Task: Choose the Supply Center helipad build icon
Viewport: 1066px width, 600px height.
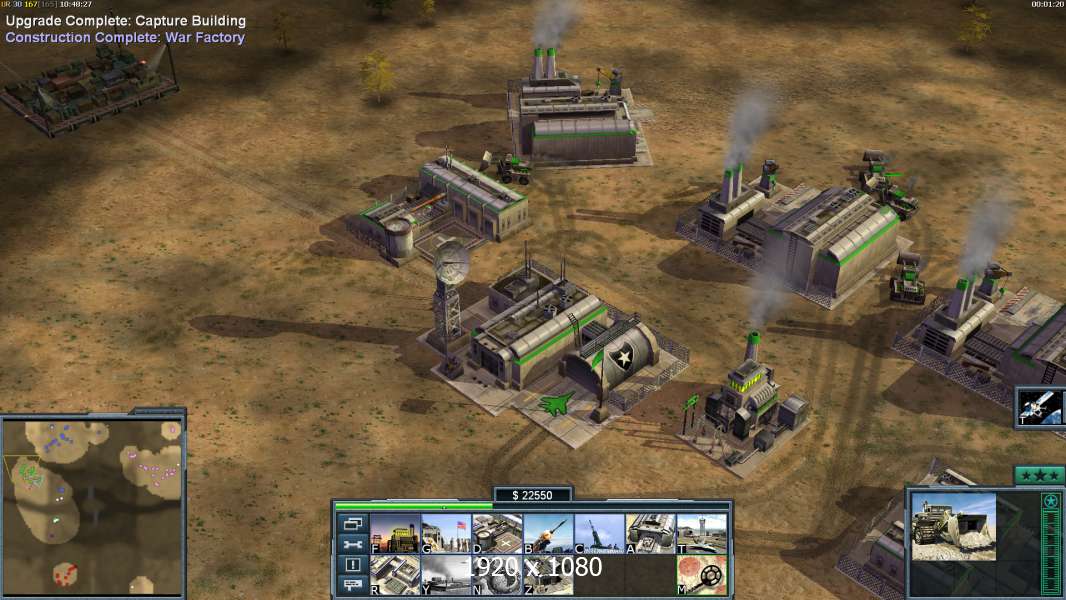Action: pos(497,534)
